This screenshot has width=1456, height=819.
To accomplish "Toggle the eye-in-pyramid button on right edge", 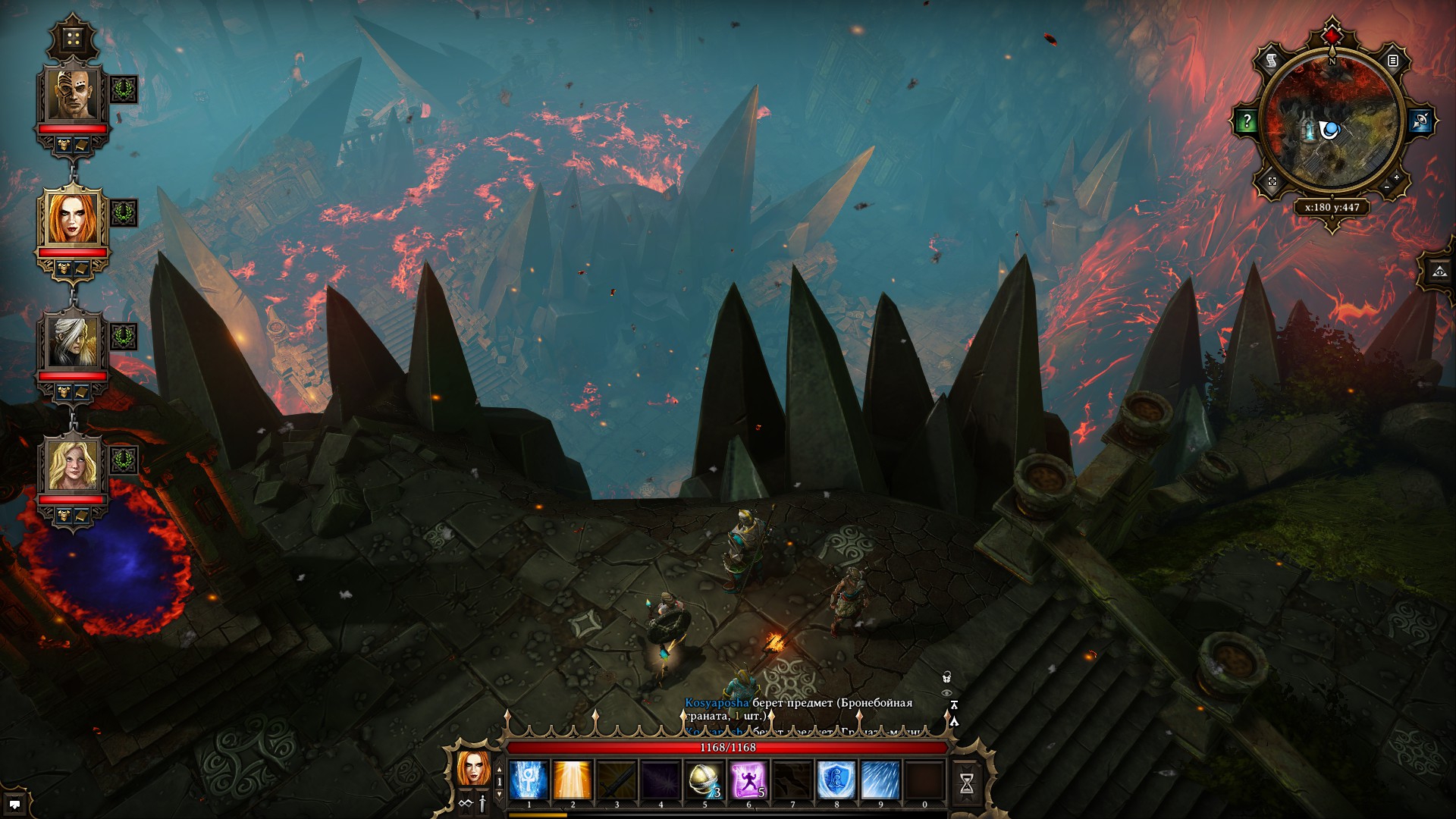I will pyautogui.click(x=1439, y=271).
